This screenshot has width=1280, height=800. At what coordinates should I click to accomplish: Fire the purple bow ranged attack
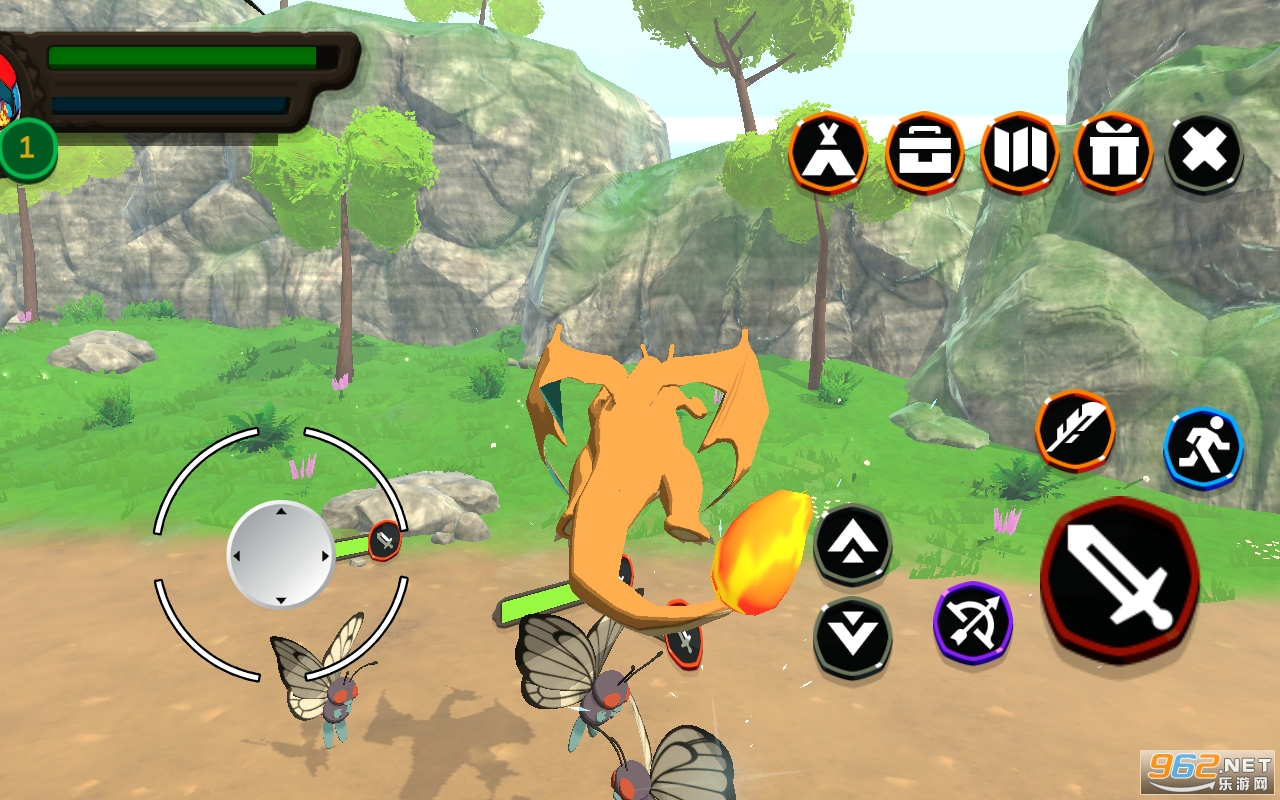[972, 622]
